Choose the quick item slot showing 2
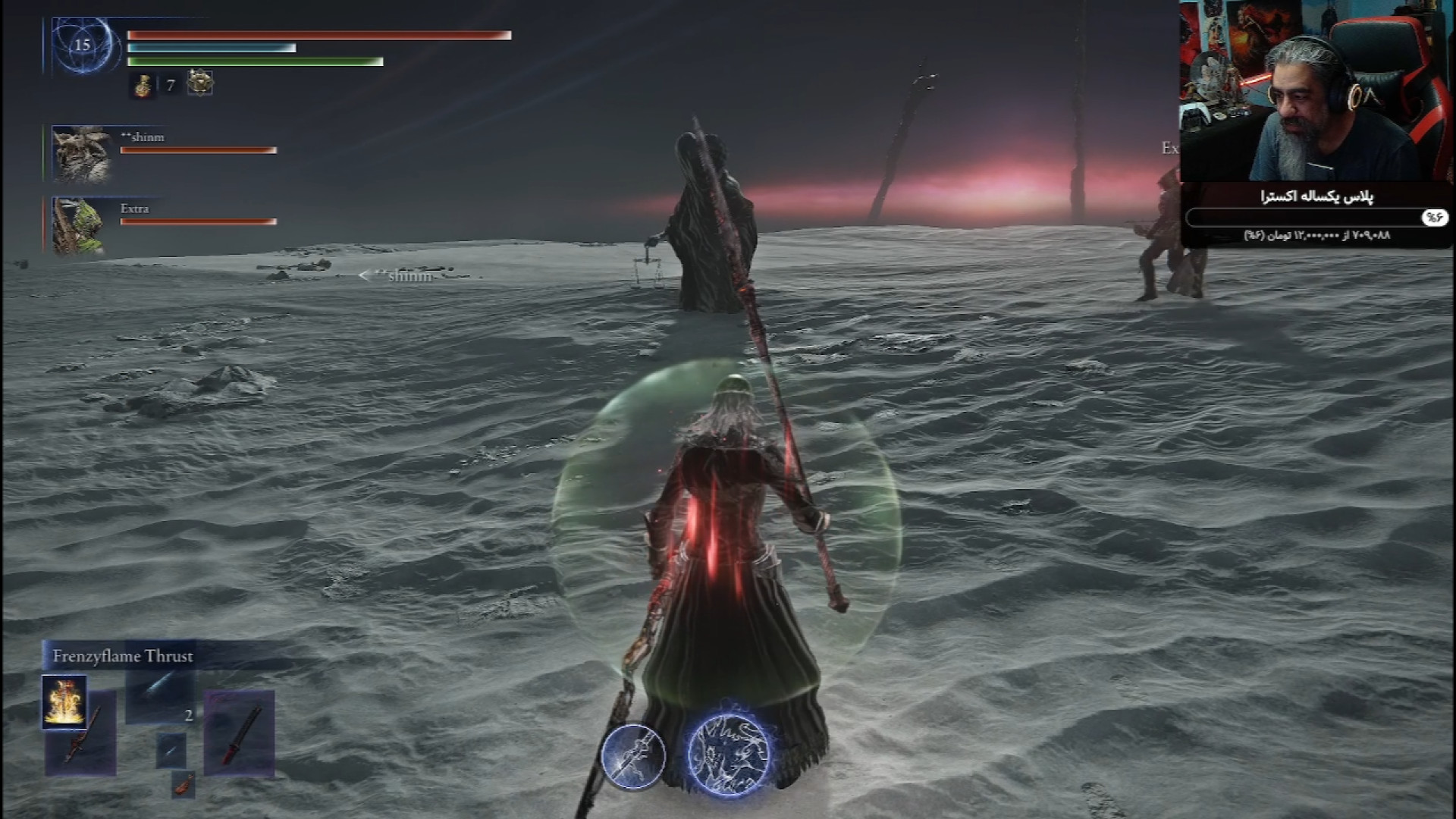This screenshot has height=819, width=1456. (160, 698)
